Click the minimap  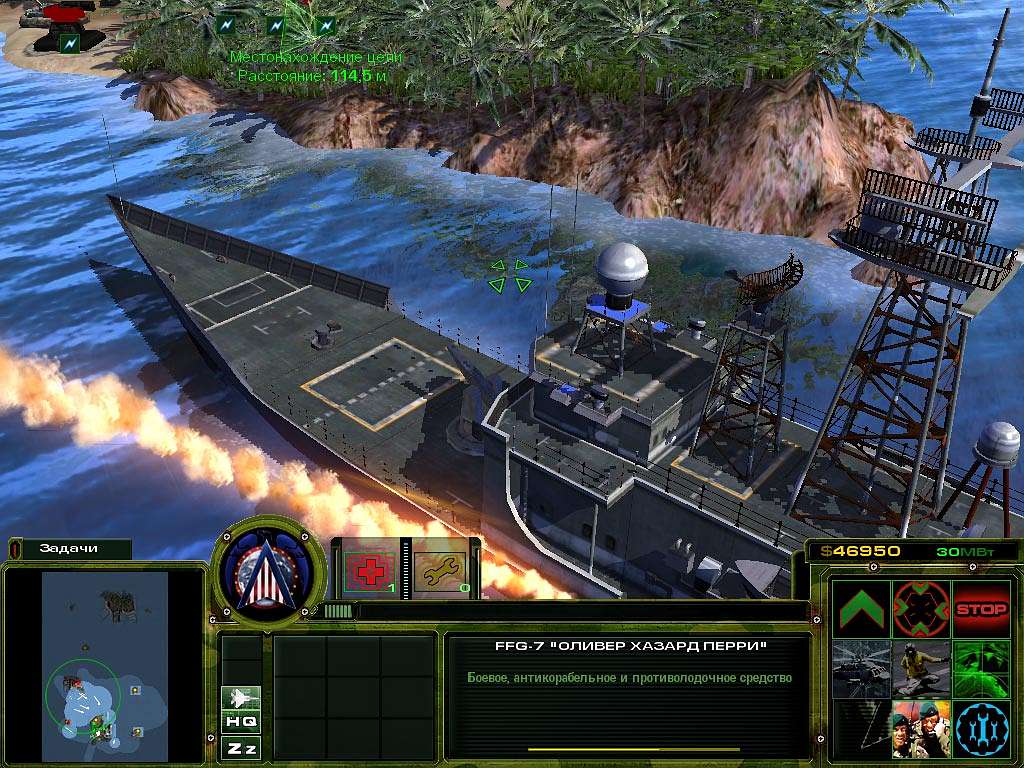[105, 660]
